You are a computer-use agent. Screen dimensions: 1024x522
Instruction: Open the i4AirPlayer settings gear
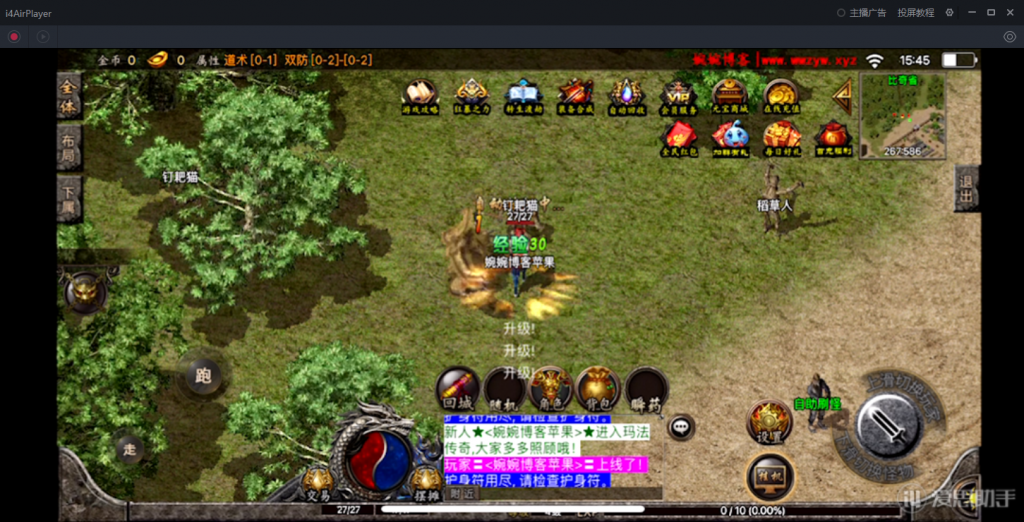click(x=949, y=13)
